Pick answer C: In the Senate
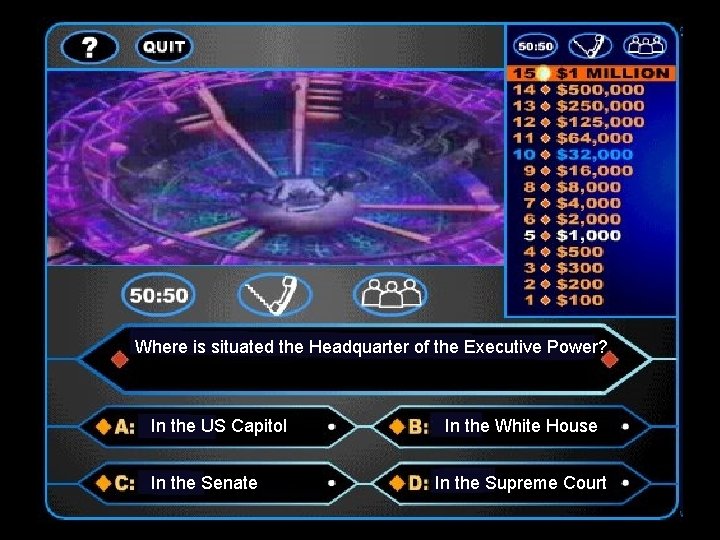 pos(204,483)
